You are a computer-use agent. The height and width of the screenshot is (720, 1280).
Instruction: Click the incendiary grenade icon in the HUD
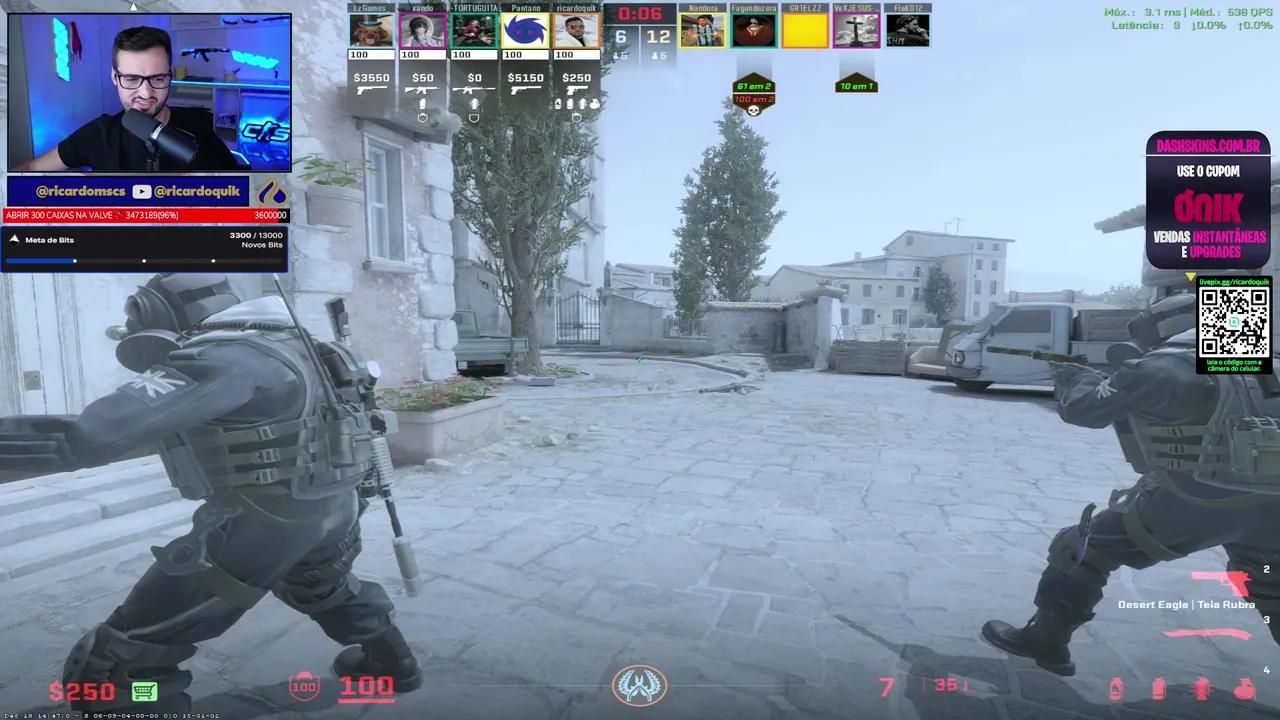1116,688
